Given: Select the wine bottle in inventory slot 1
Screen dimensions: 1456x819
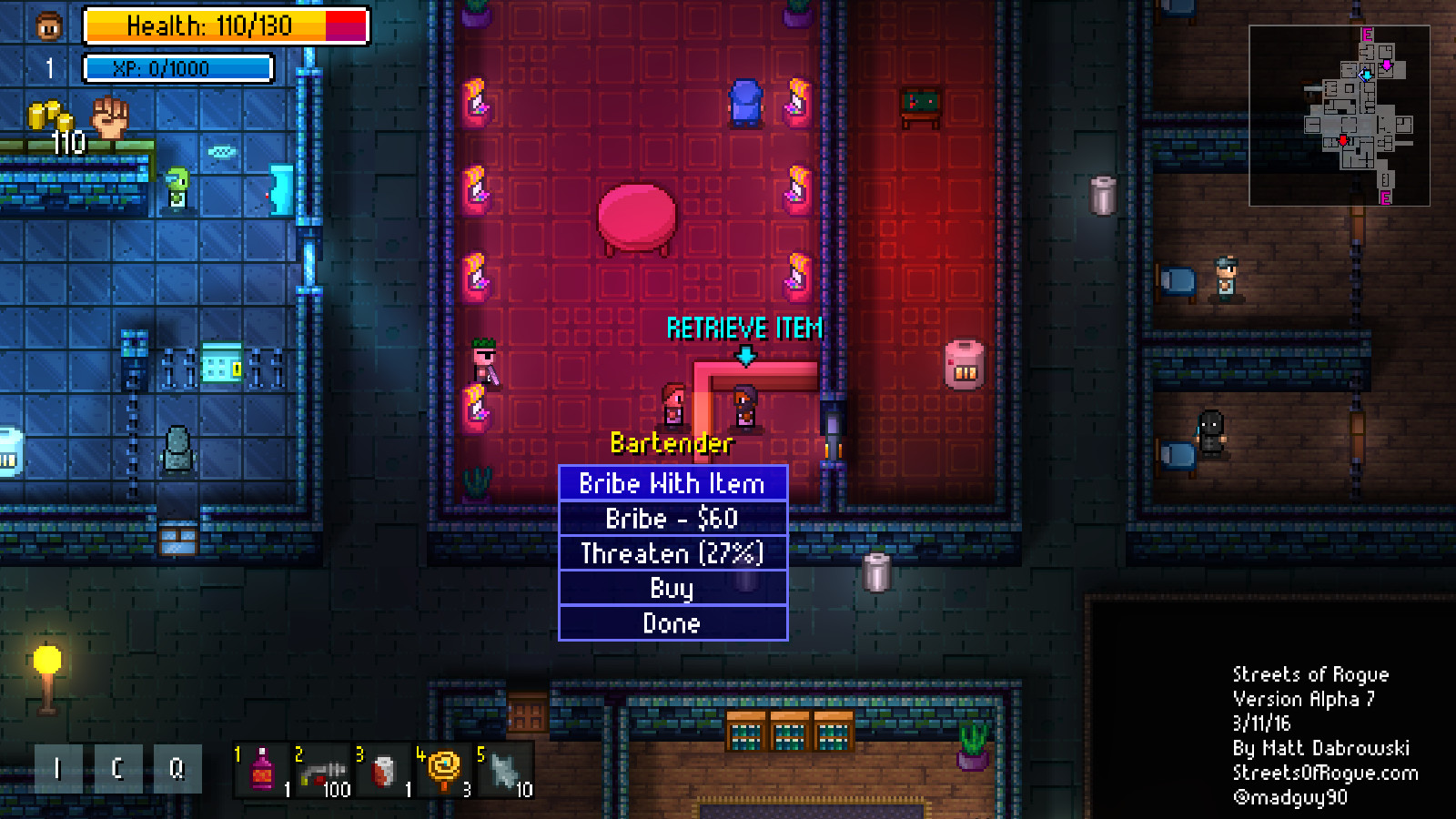Looking at the screenshot, I should 261,769.
